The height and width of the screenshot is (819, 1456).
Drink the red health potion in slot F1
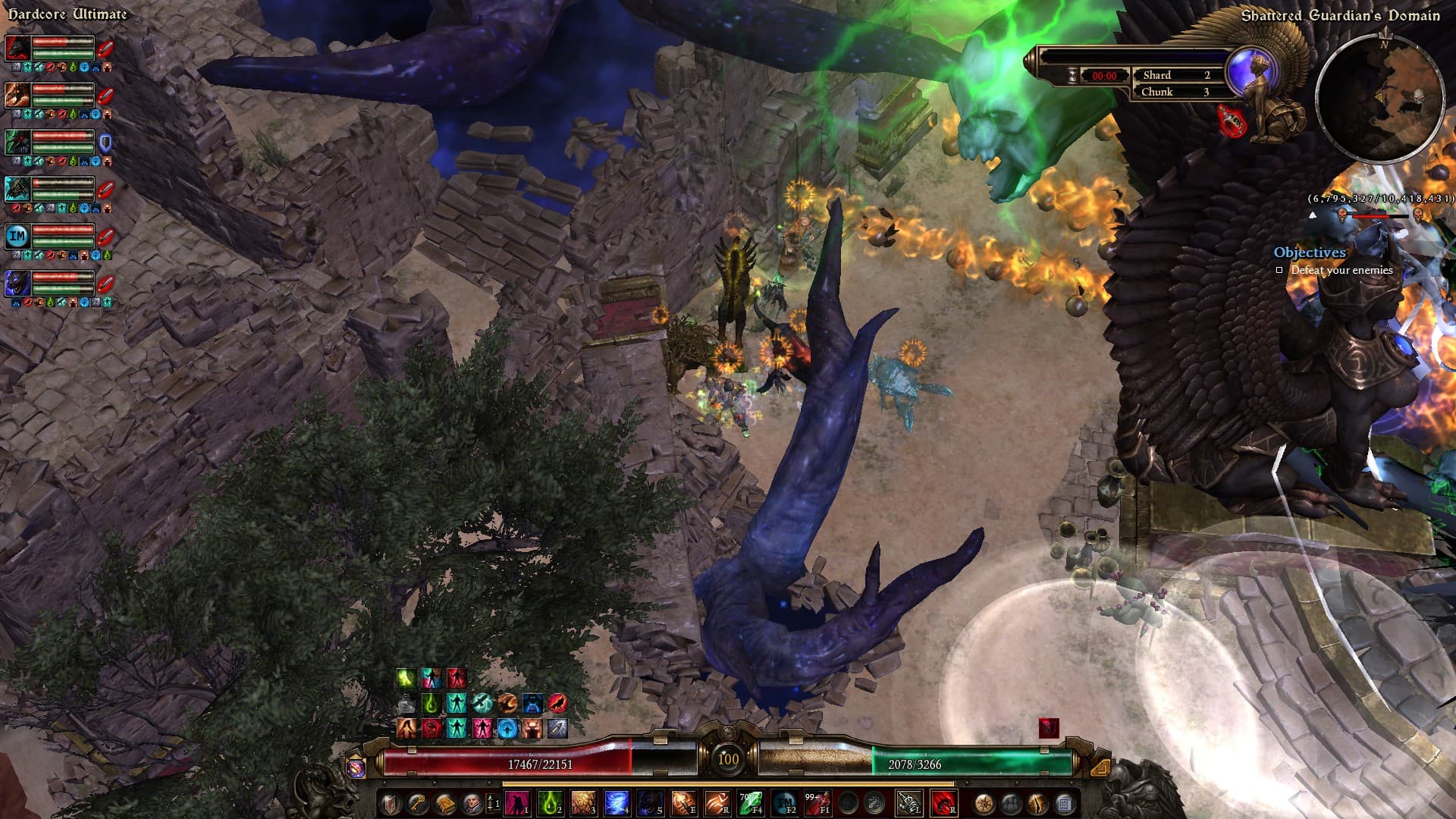[x=817, y=802]
